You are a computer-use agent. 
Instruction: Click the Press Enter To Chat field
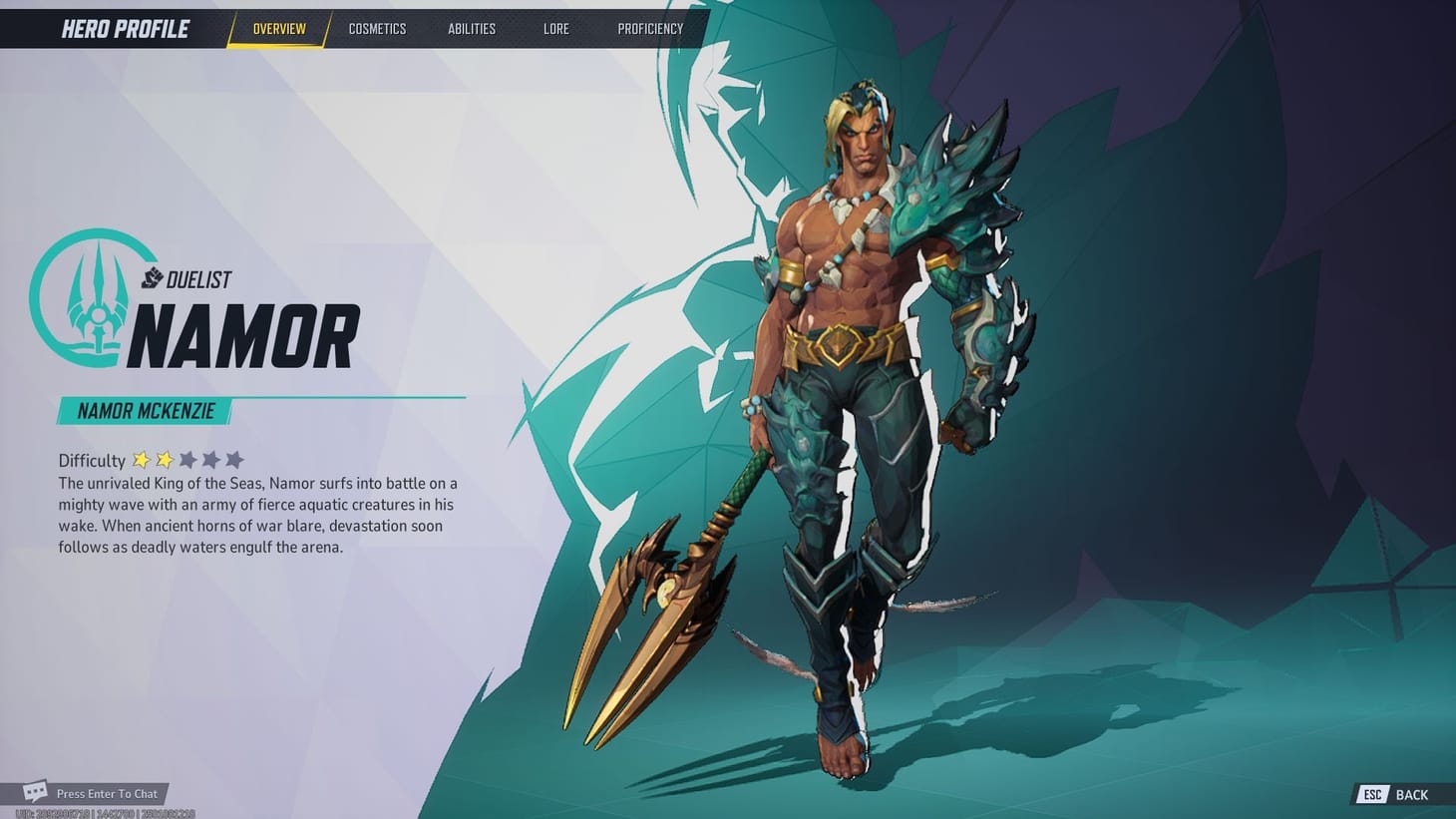(107, 793)
